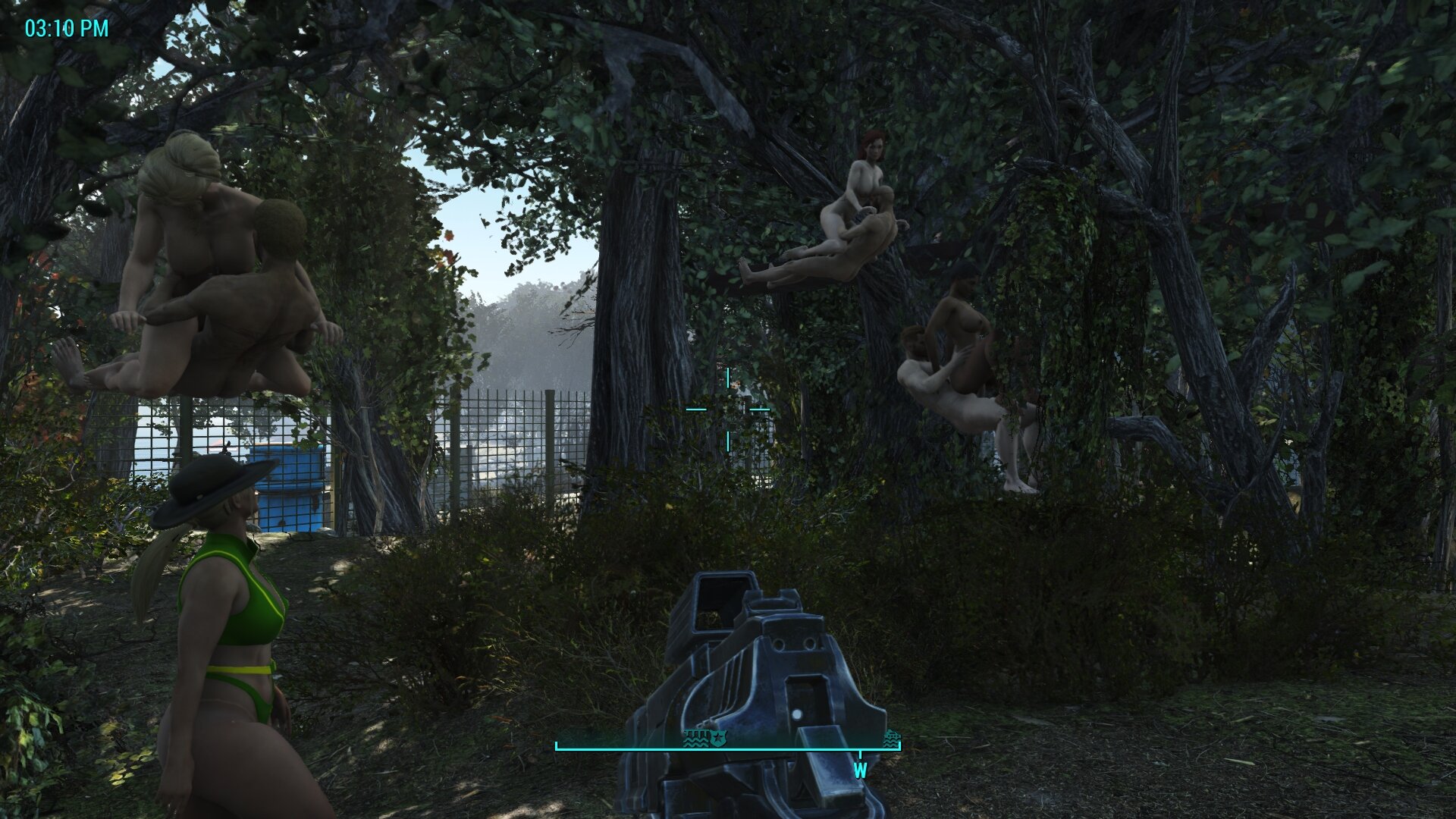The image size is (1456, 819).
Task: Click the pier marker on the compass
Action: pyautogui.click(x=696, y=737)
